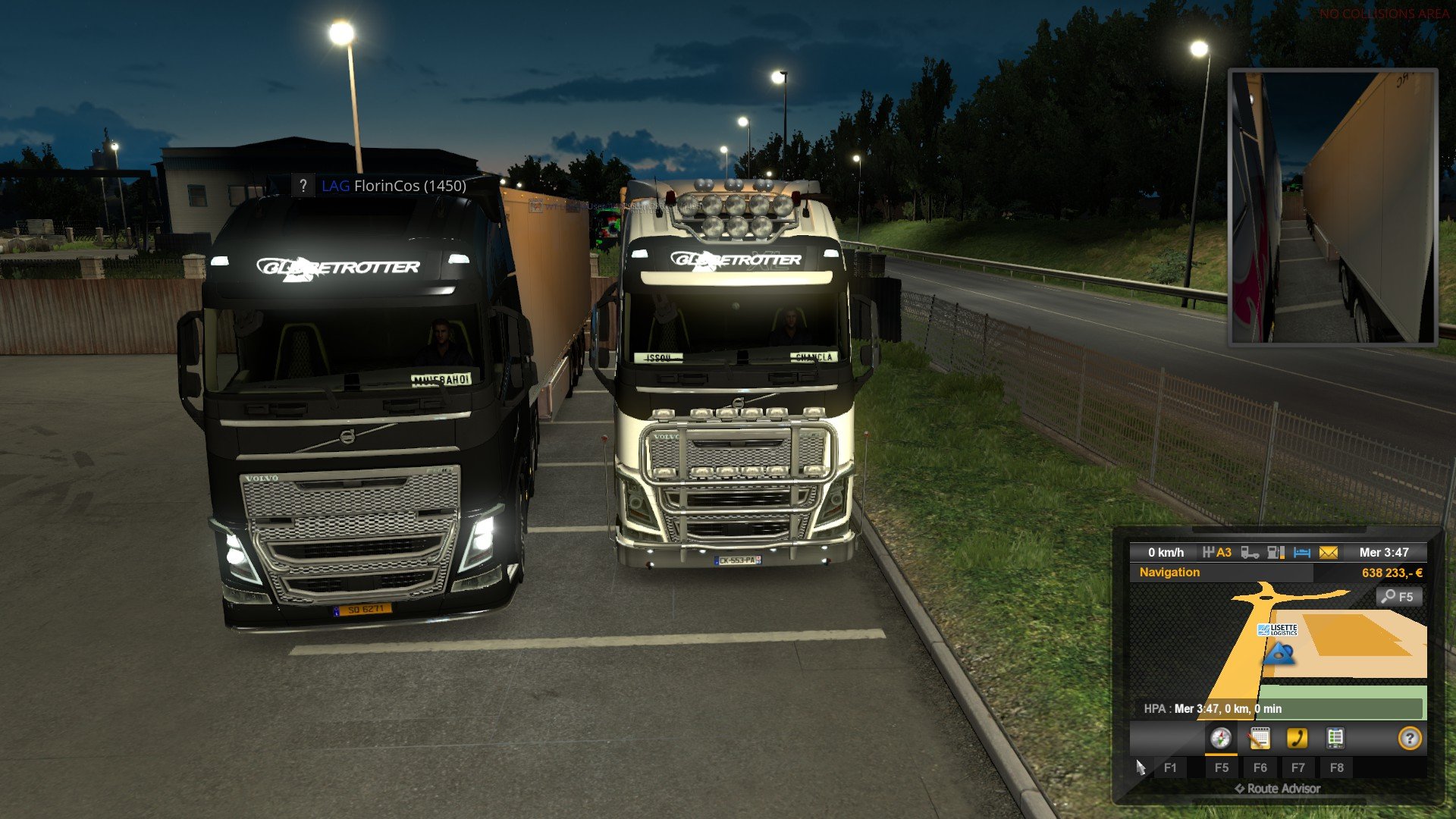Click the truck damage status icon

click(1250, 553)
